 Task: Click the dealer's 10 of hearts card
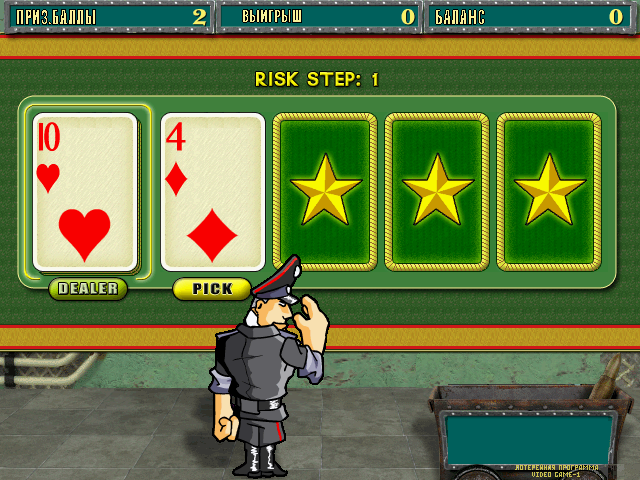85,192
